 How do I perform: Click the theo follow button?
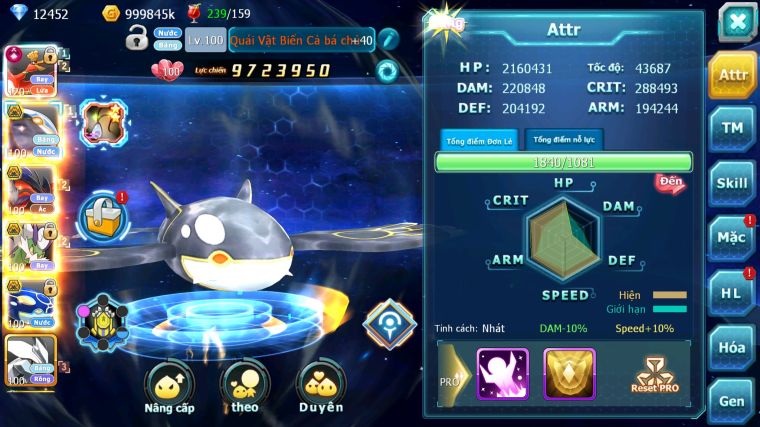245,387
